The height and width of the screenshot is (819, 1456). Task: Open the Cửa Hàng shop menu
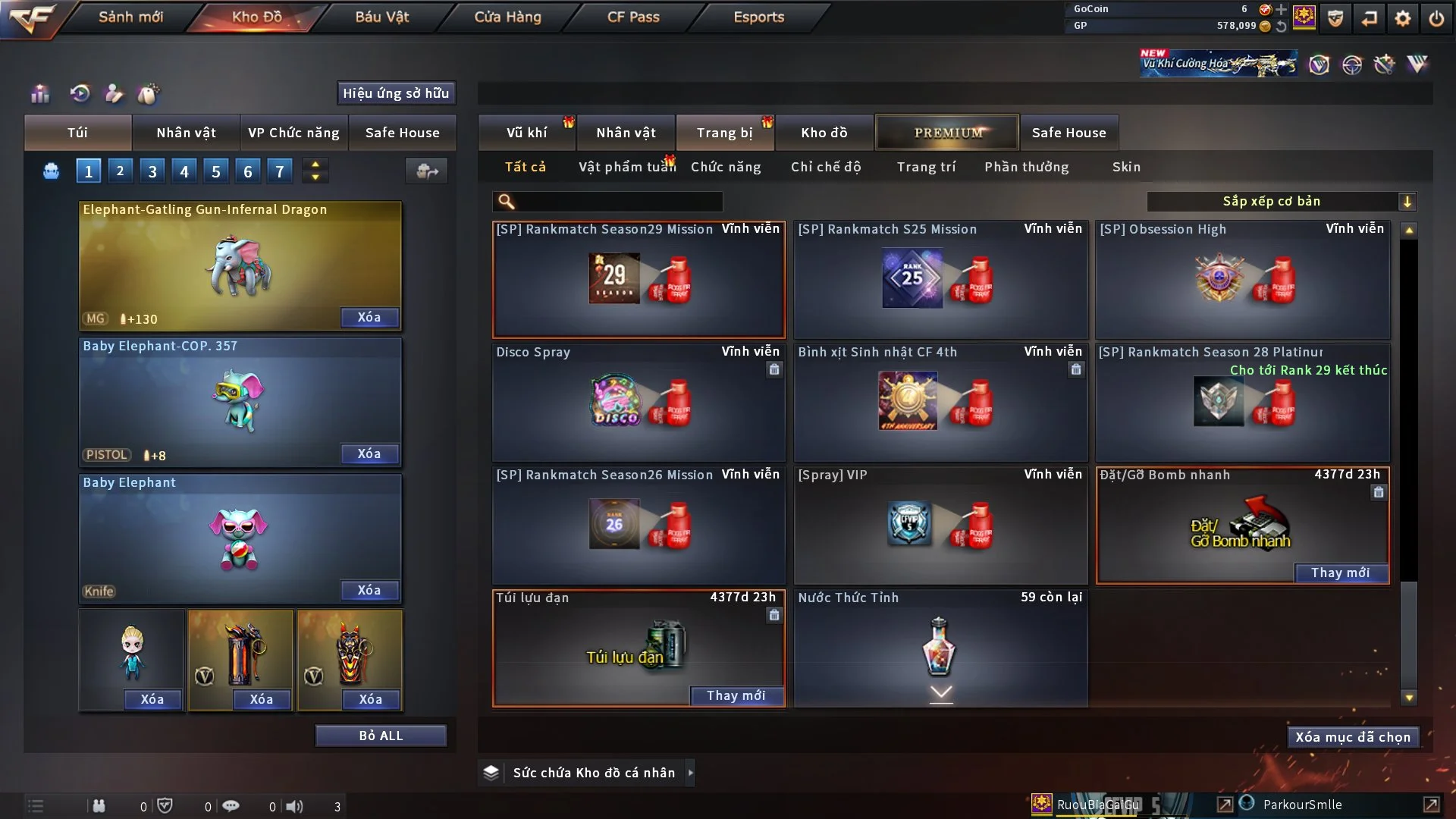point(507,17)
